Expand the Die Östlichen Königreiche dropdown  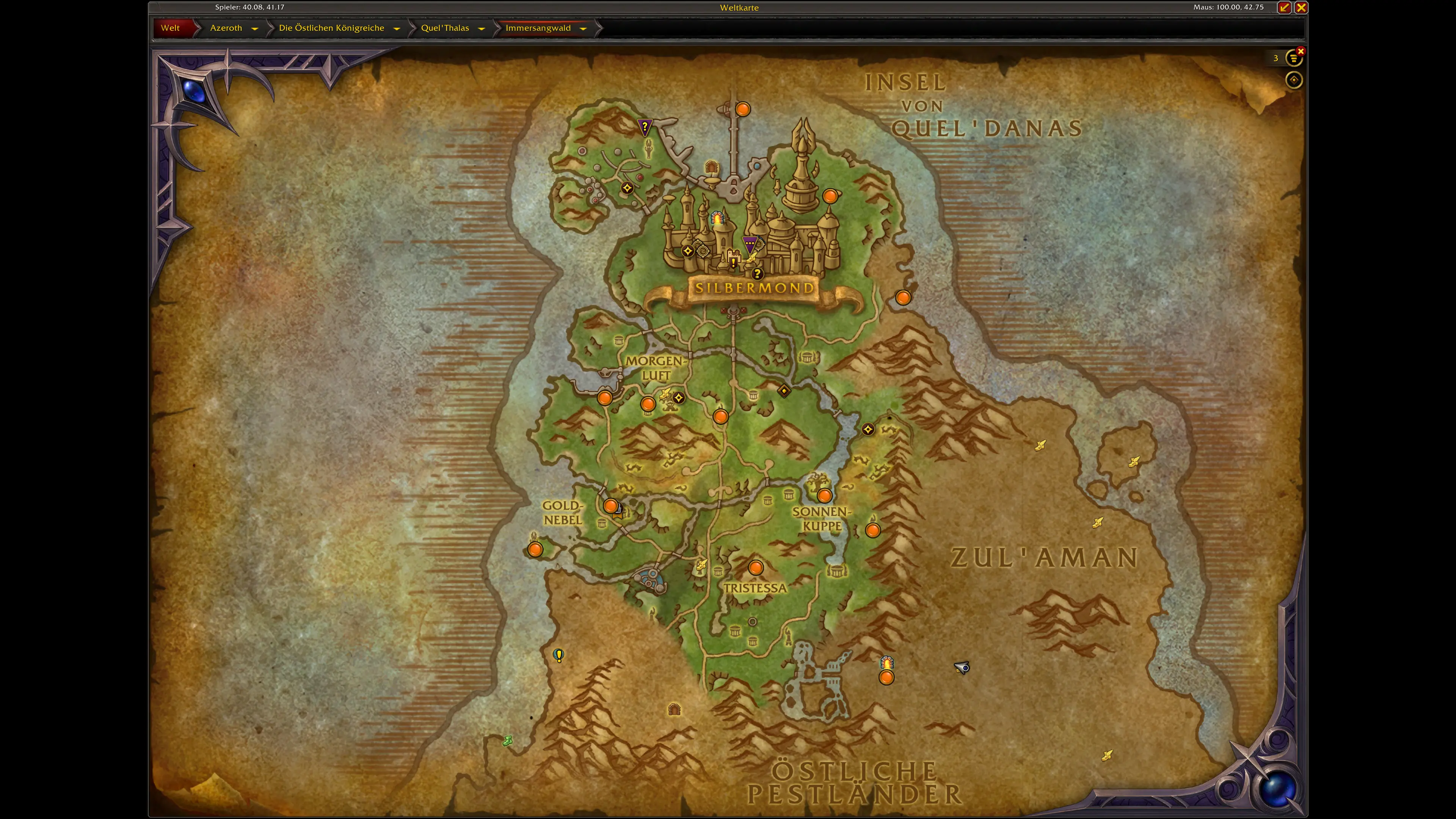(397, 28)
